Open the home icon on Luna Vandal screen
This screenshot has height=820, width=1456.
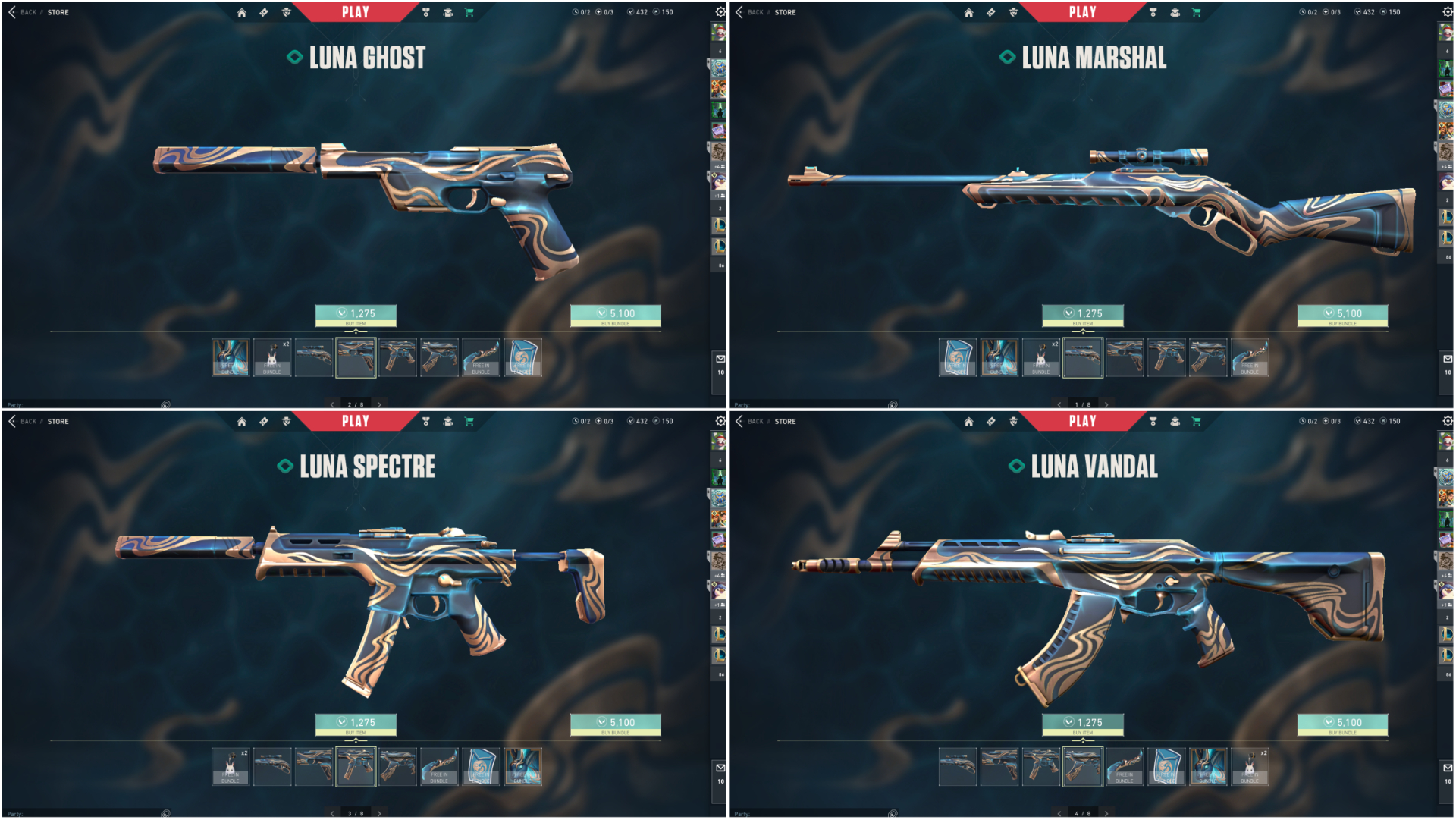coord(968,421)
